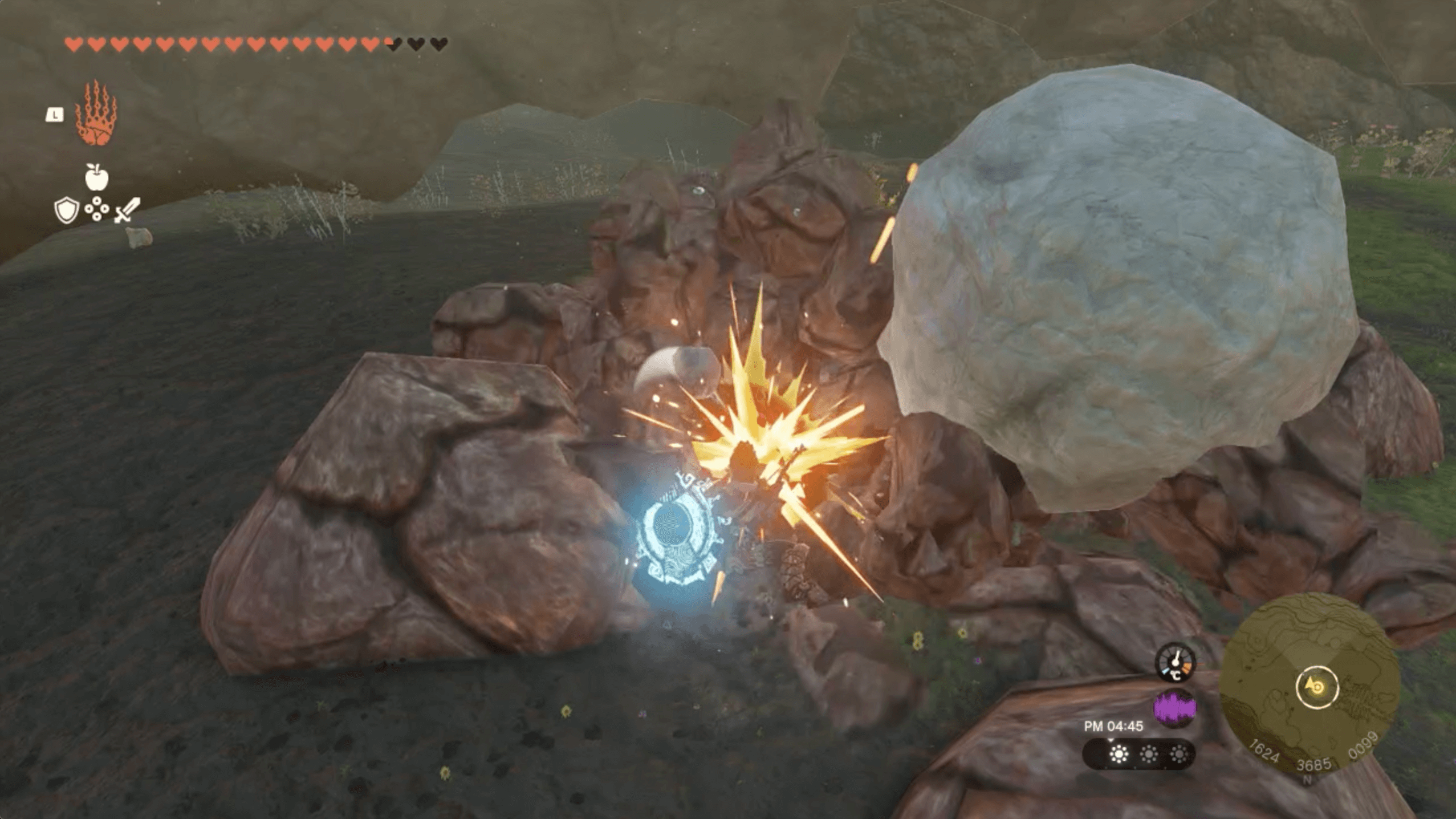Activate the Ultrahand ability hand icon
This screenshot has height=819, width=1456.
[96, 114]
